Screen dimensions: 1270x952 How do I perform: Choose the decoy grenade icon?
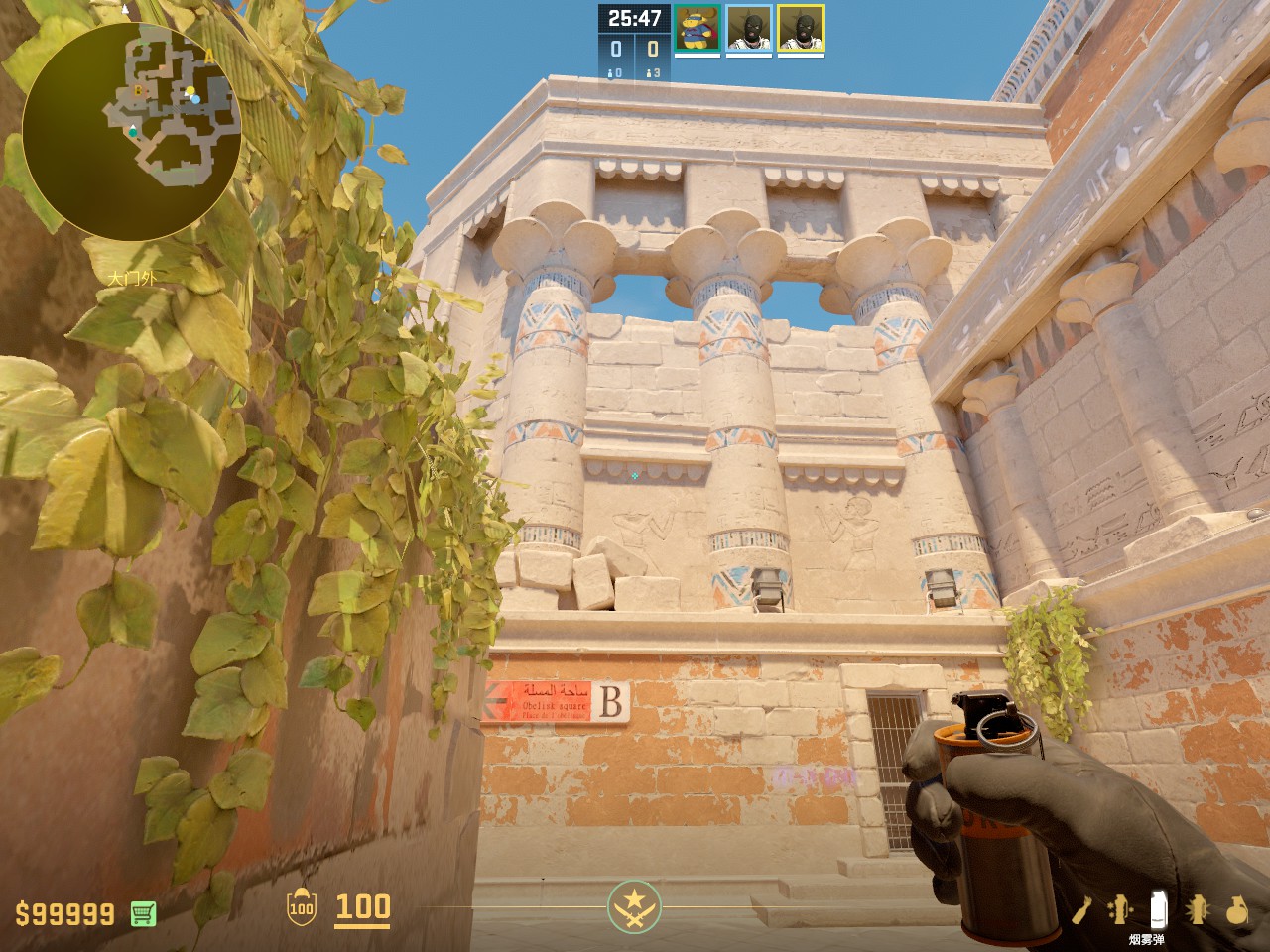1120,909
